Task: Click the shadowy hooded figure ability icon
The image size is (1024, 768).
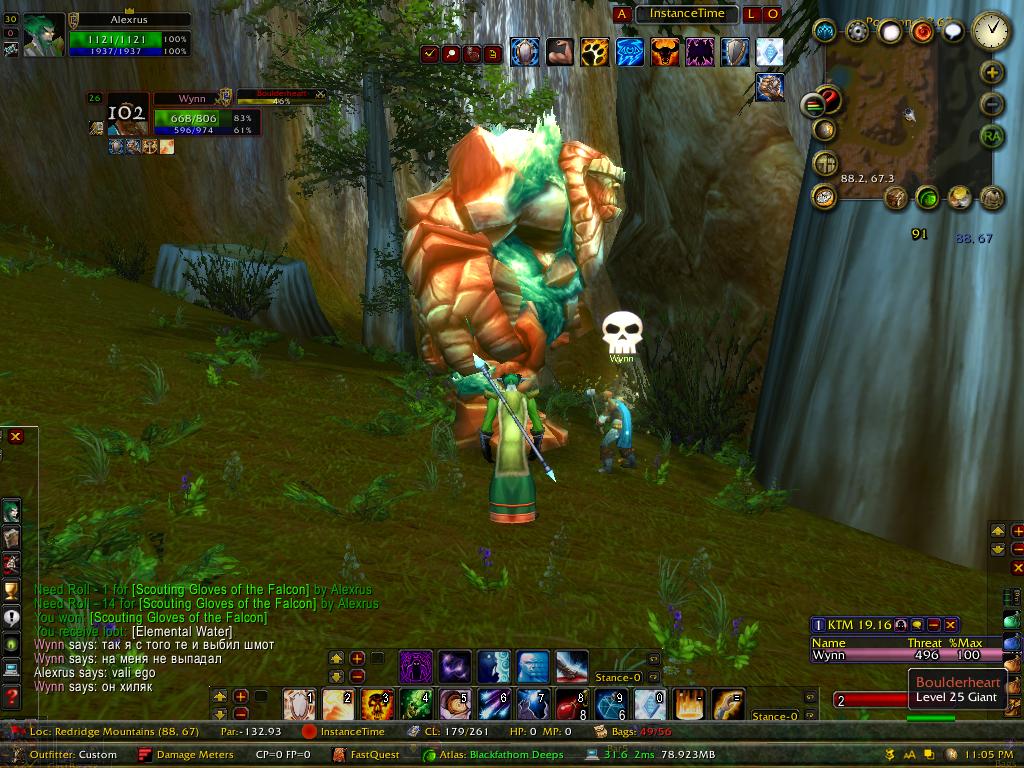Action: point(416,666)
